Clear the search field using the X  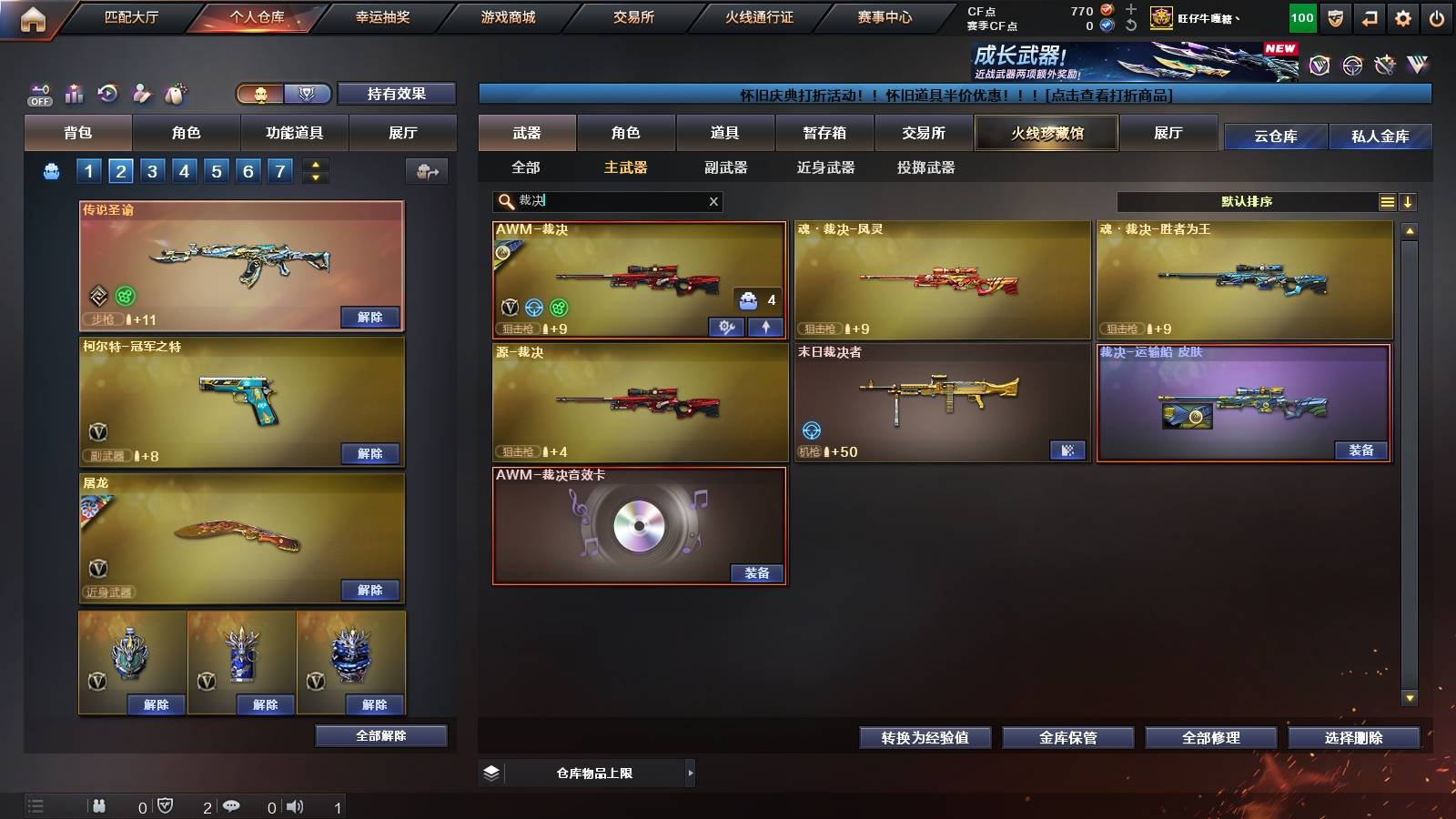tap(714, 201)
